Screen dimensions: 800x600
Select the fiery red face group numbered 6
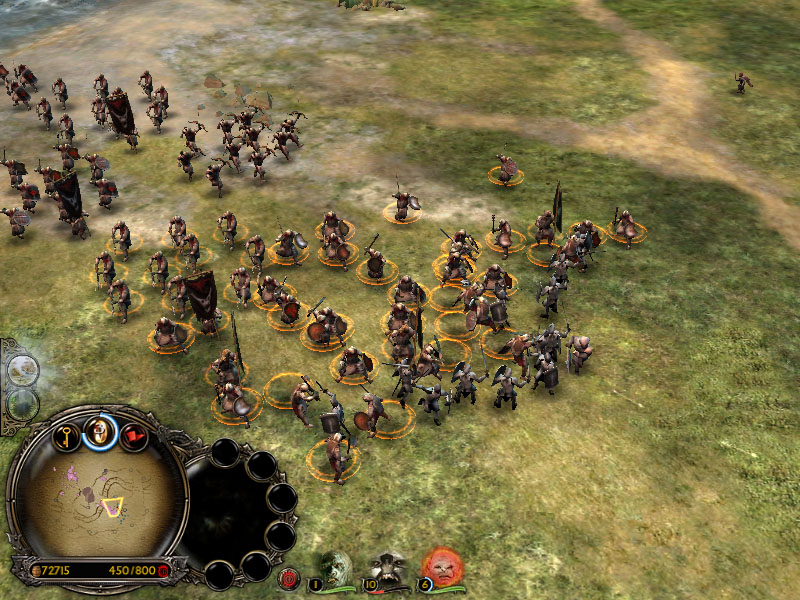[x=441, y=567]
